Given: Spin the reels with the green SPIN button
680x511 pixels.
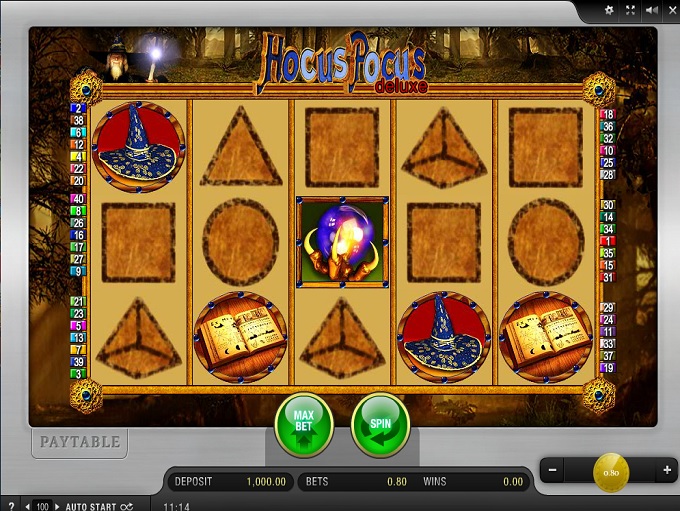Looking at the screenshot, I should click(380, 425).
